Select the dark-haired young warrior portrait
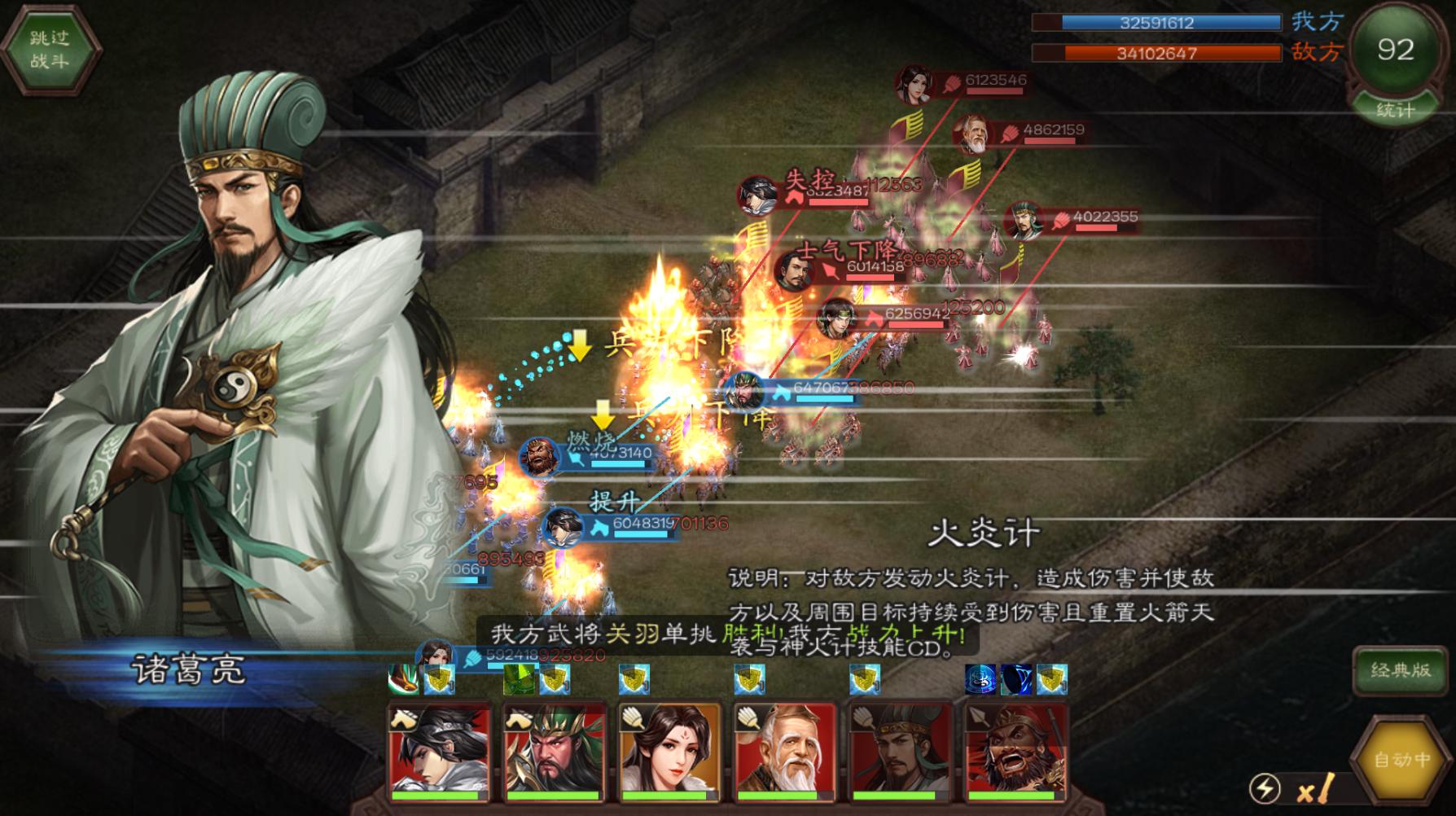The height and width of the screenshot is (816, 1456). point(440,751)
